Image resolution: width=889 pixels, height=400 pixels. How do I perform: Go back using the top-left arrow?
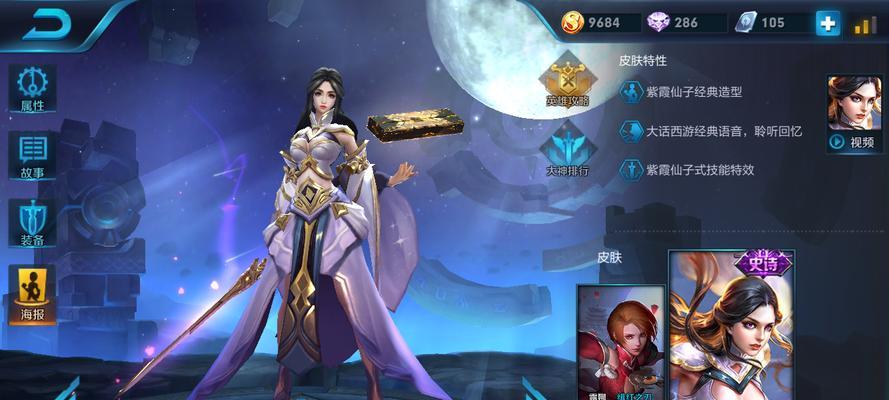(x=46, y=24)
